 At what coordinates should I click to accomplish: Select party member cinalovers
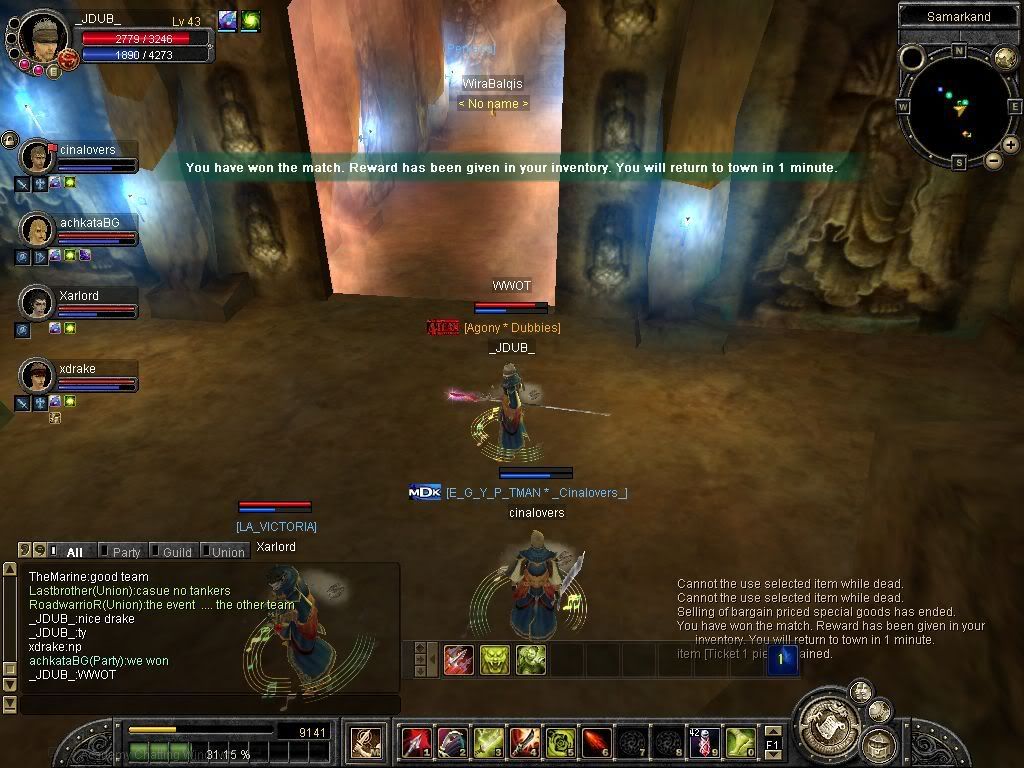click(x=38, y=157)
